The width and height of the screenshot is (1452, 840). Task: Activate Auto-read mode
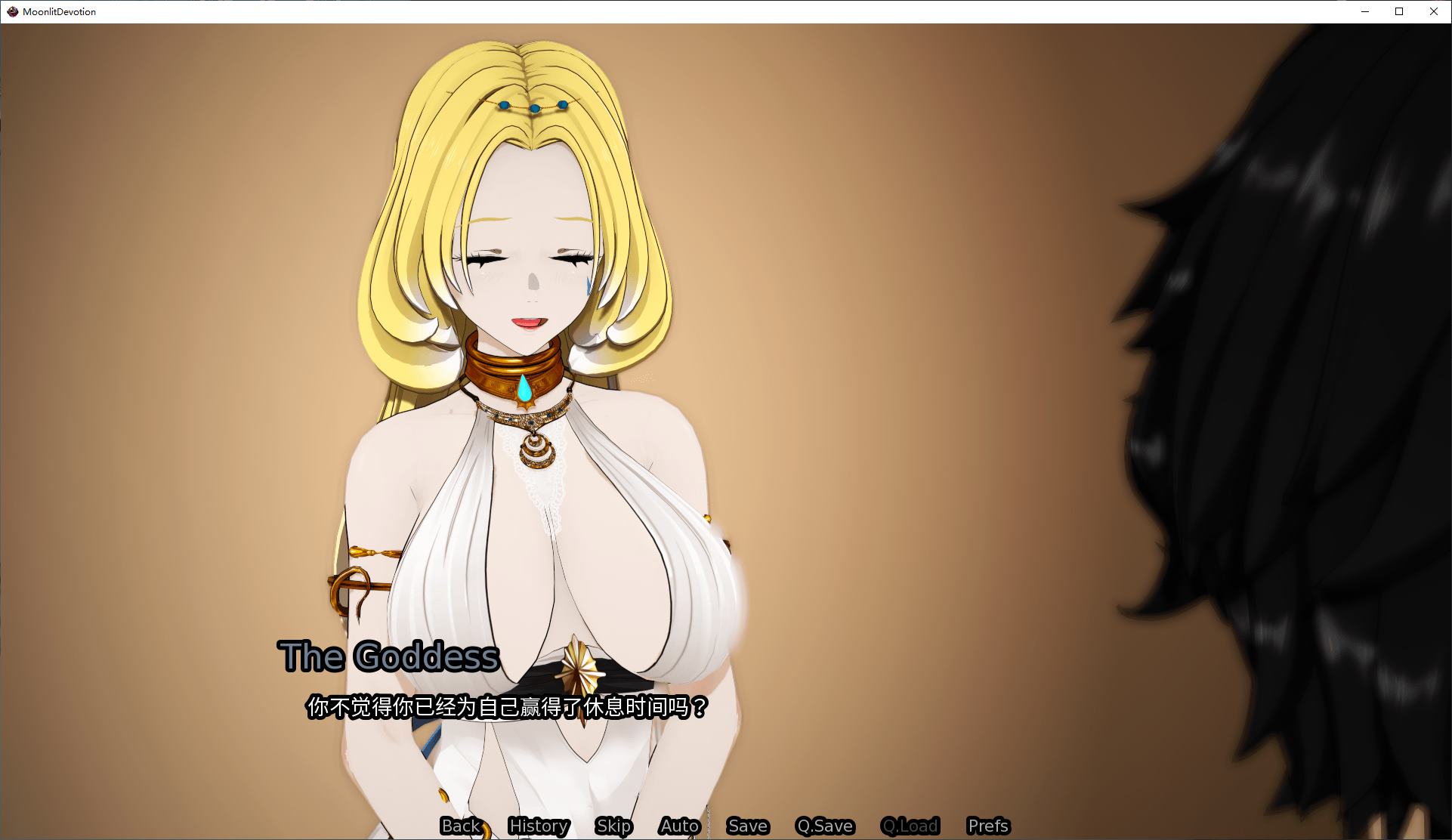pos(678,826)
